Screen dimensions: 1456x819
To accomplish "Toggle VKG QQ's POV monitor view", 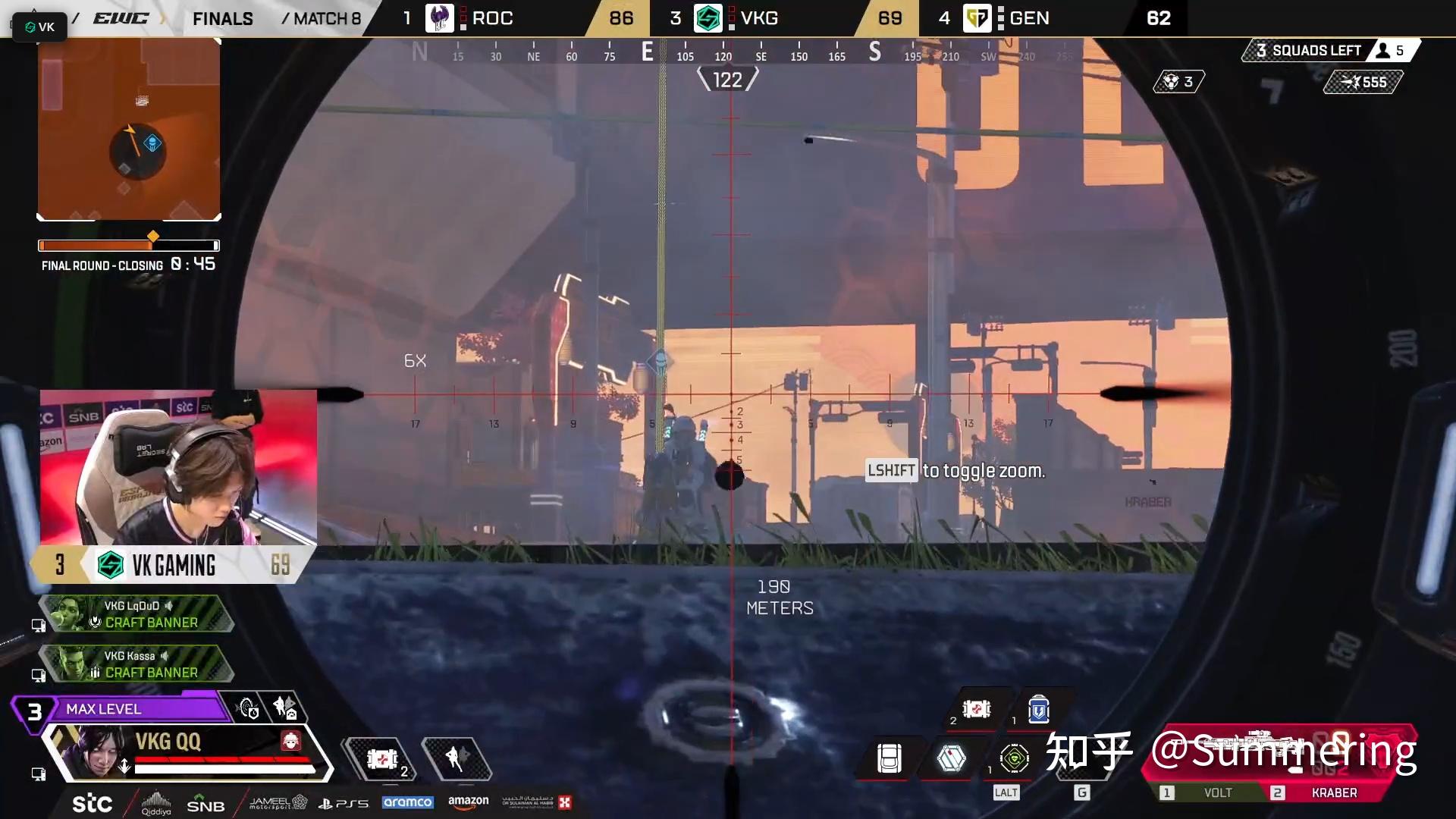I will click(36, 774).
